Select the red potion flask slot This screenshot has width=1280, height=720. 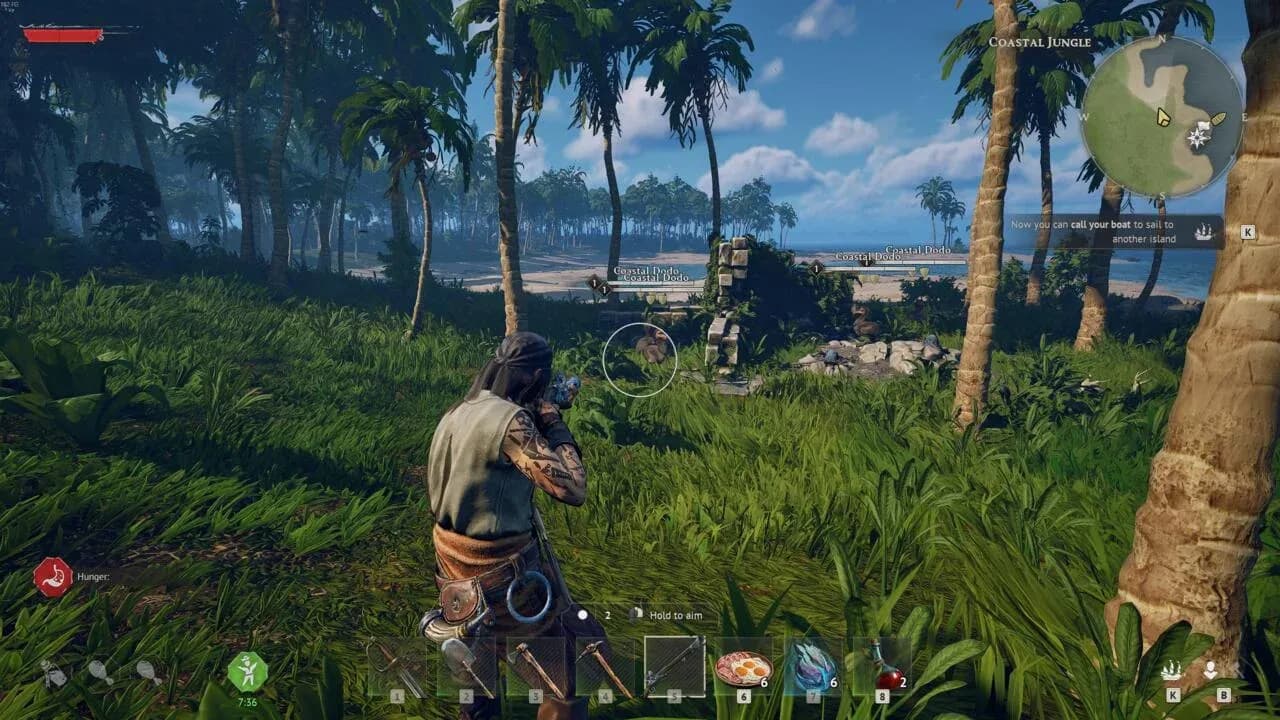coord(881,666)
